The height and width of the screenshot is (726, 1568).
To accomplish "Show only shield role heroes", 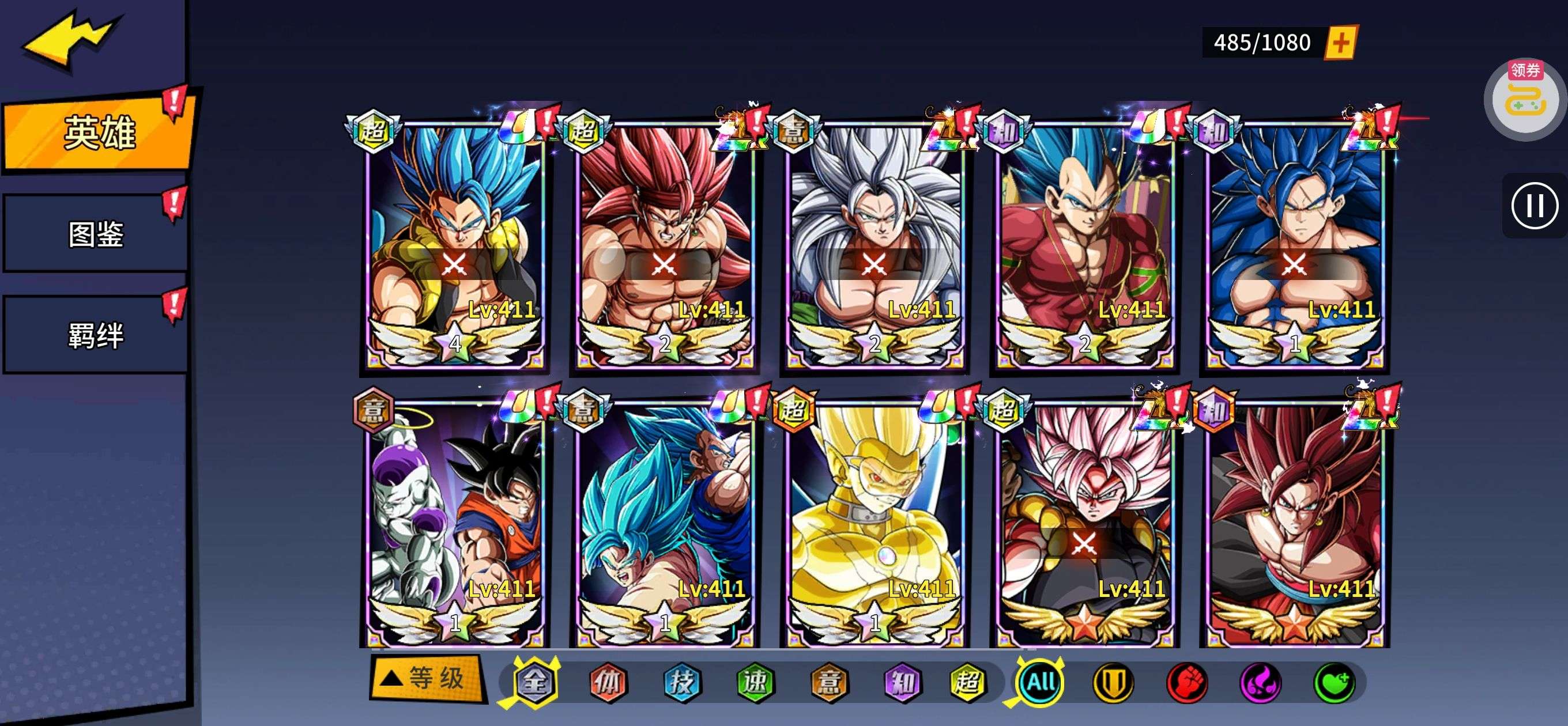I will 1113,682.
